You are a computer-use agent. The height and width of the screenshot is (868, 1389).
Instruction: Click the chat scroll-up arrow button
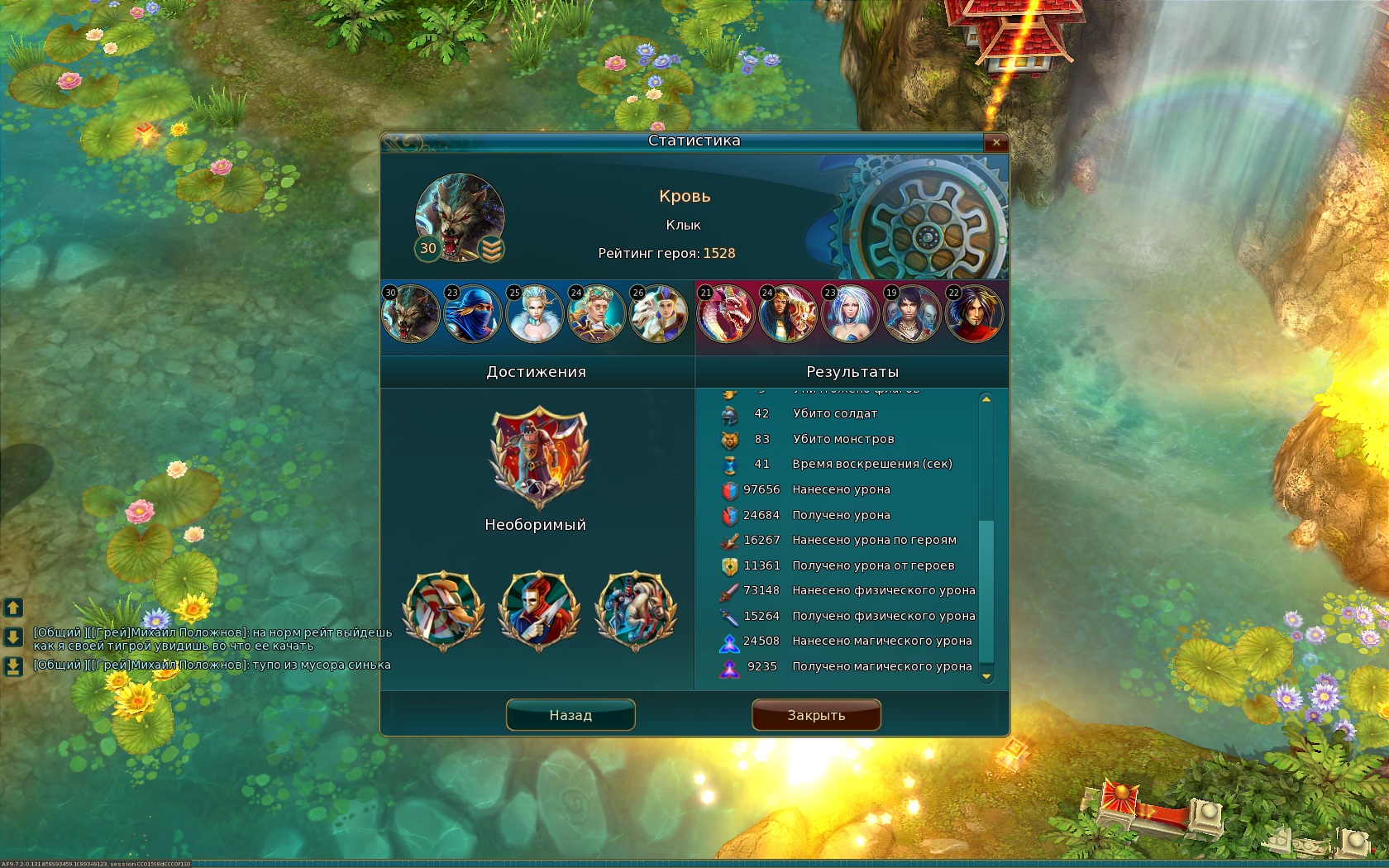(13, 608)
